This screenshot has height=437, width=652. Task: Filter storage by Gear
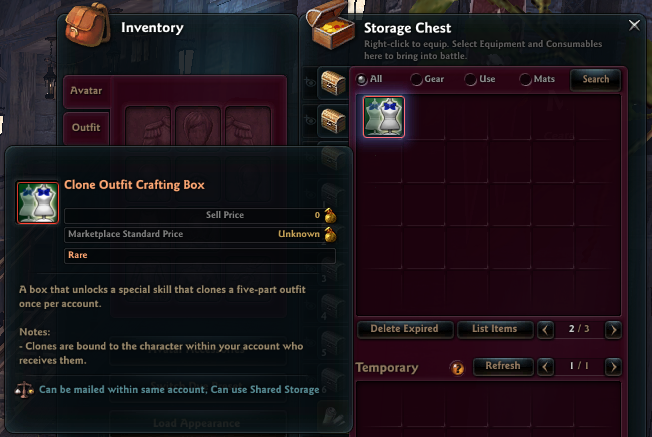(x=416, y=79)
